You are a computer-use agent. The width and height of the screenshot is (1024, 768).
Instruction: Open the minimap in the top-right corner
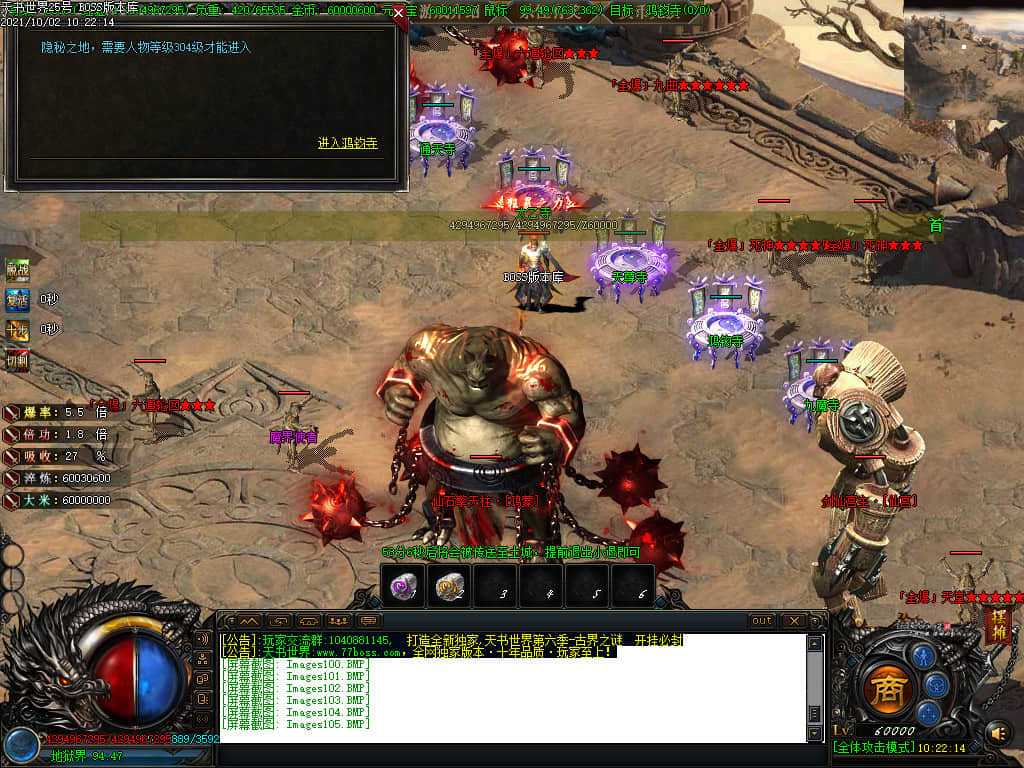coord(963,60)
